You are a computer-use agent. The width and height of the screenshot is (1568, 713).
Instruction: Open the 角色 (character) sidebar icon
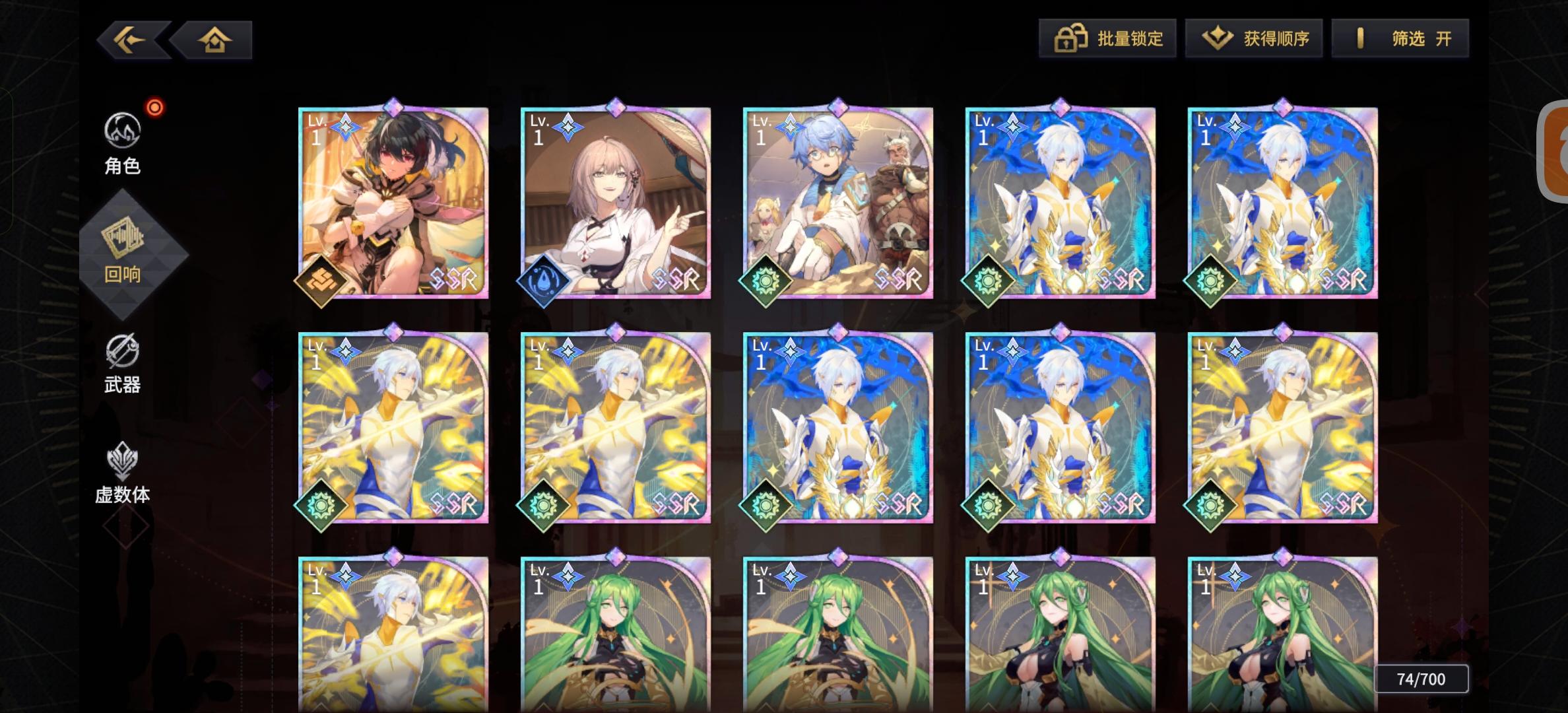(x=121, y=131)
